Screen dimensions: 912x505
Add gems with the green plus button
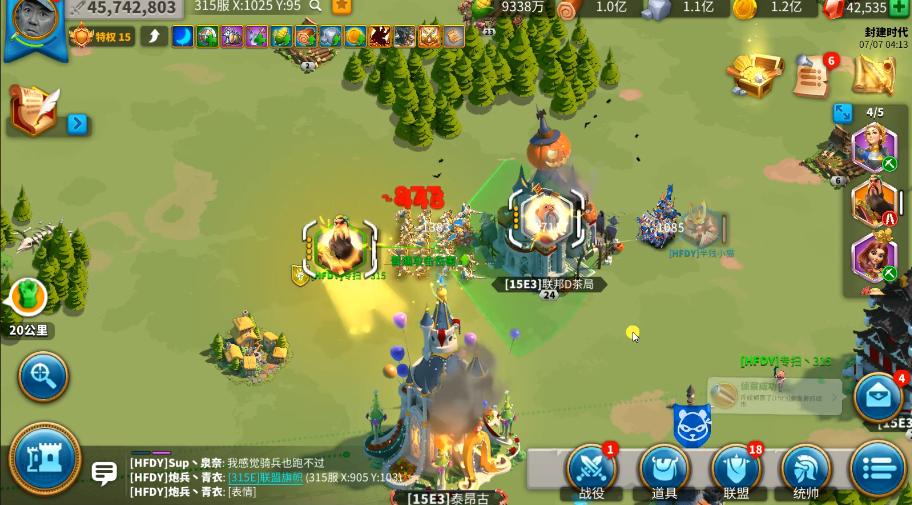point(899,7)
